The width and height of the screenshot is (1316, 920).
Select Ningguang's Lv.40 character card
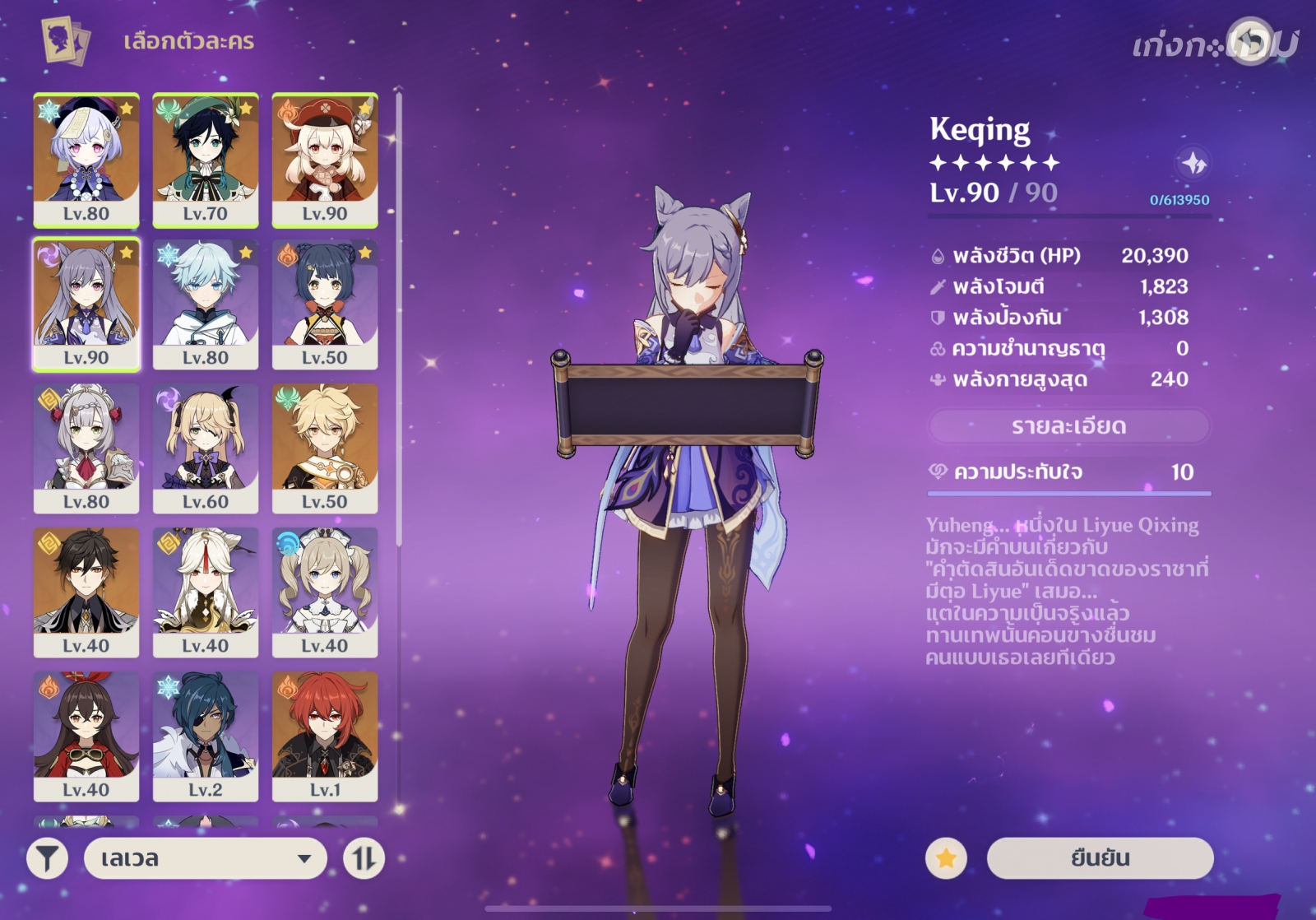206,592
